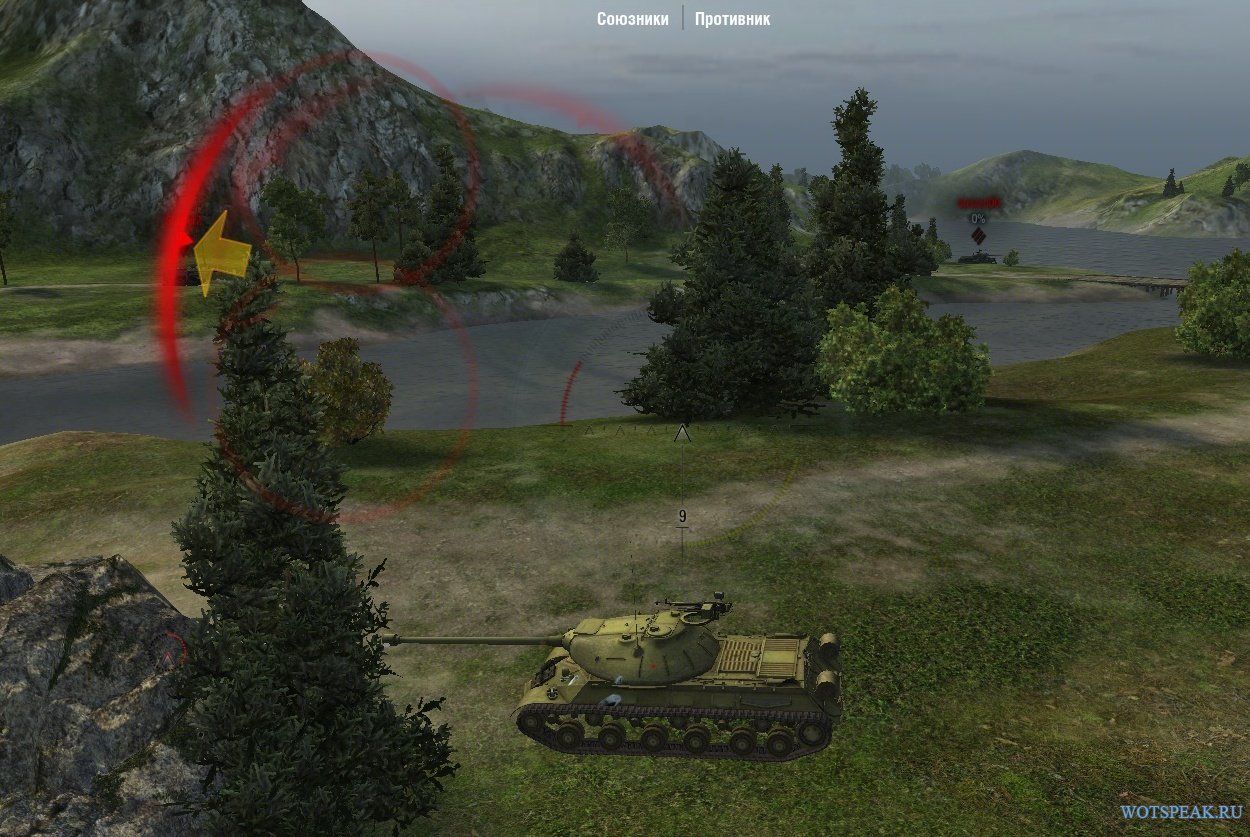The image size is (1250, 837).
Task: Click the Противник team label
Action: click(732, 19)
